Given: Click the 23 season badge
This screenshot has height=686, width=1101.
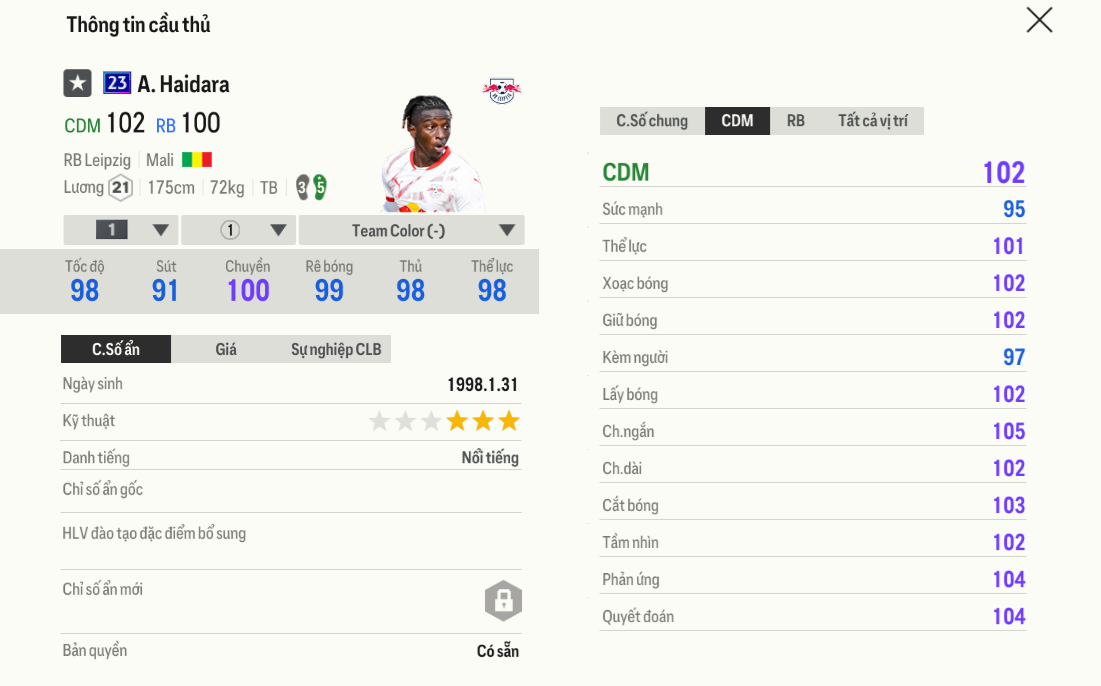Looking at the screenshot, I should tap(117, 84).
